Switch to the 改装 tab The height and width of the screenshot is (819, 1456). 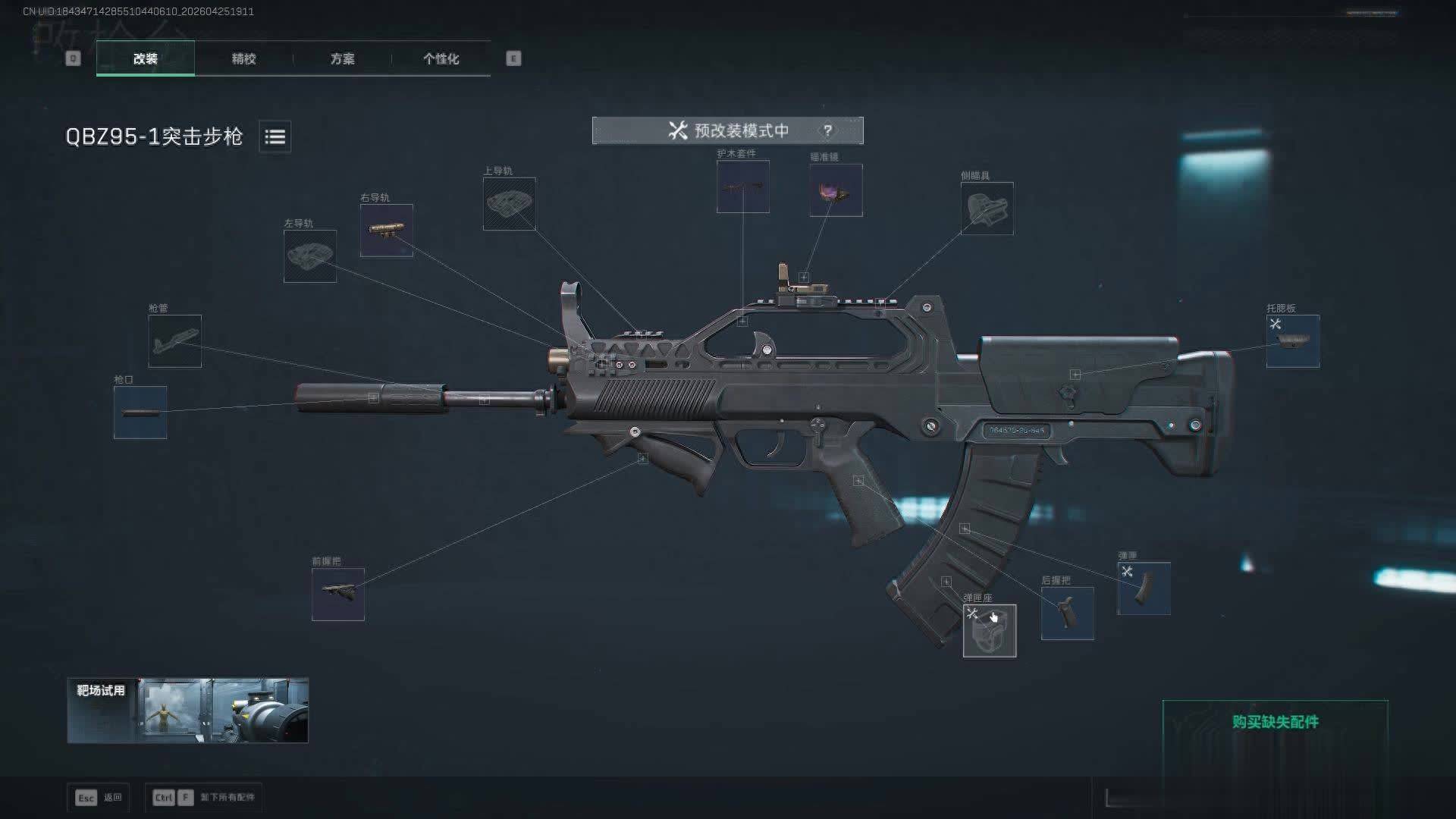coord(145,58)
